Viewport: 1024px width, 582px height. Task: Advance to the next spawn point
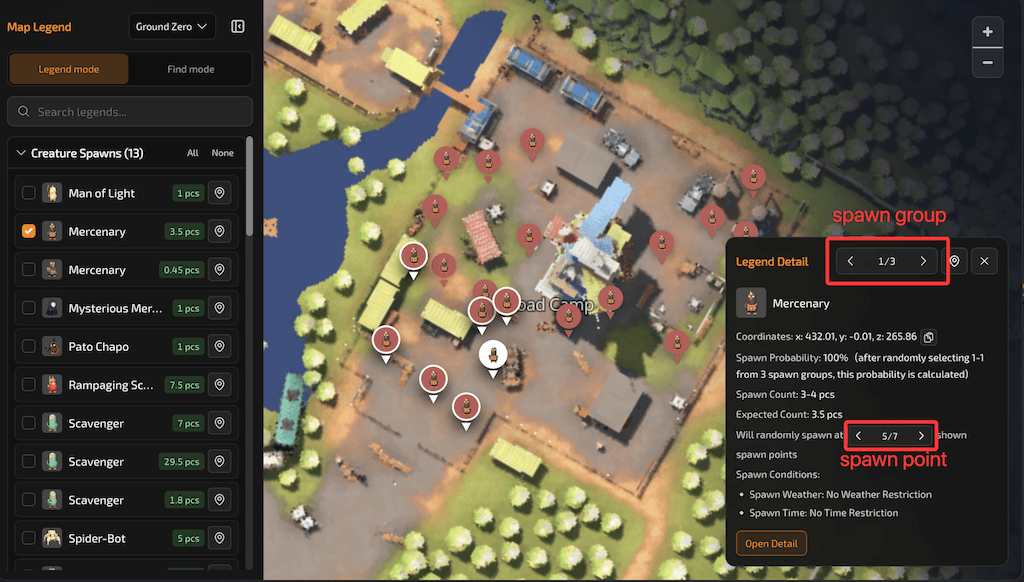click(921, 436)
